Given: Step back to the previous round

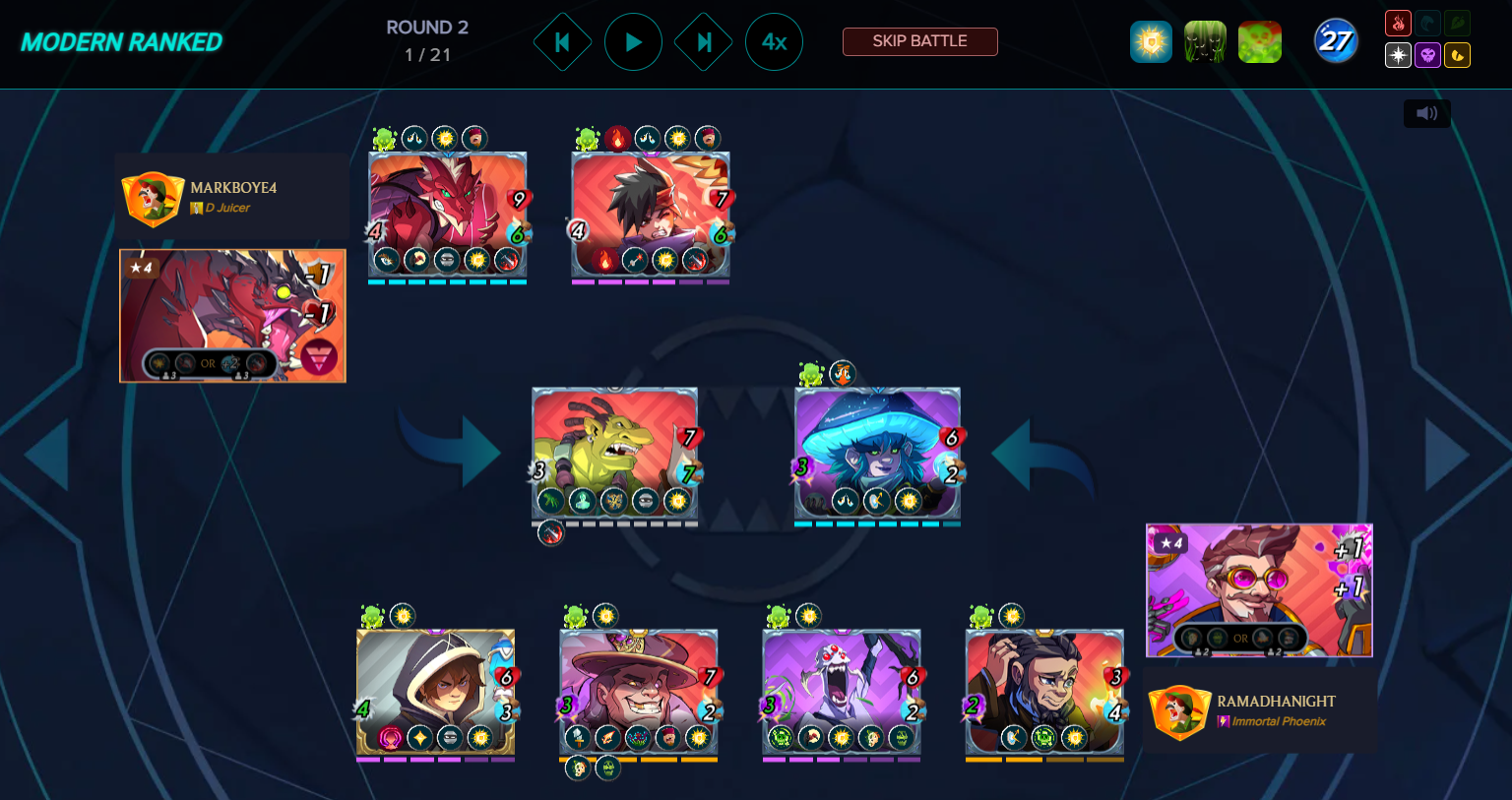Looking at the screenshot, I should pyautogui.click(x=562, y=41).
